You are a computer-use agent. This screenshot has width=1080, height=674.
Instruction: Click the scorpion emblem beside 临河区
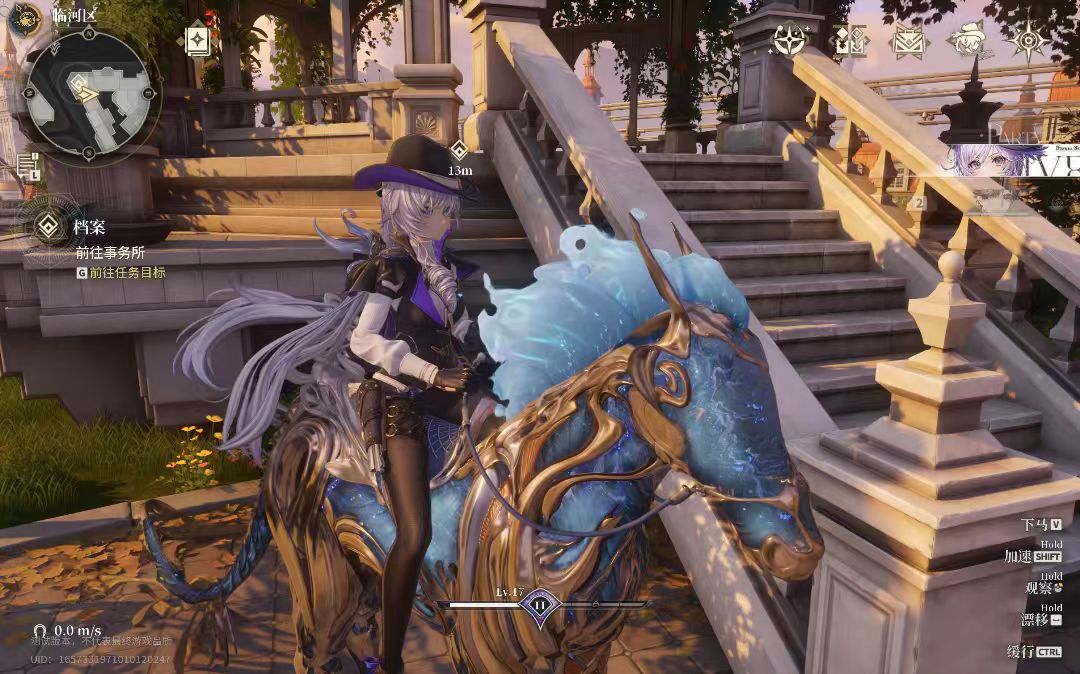coord(26,16)
